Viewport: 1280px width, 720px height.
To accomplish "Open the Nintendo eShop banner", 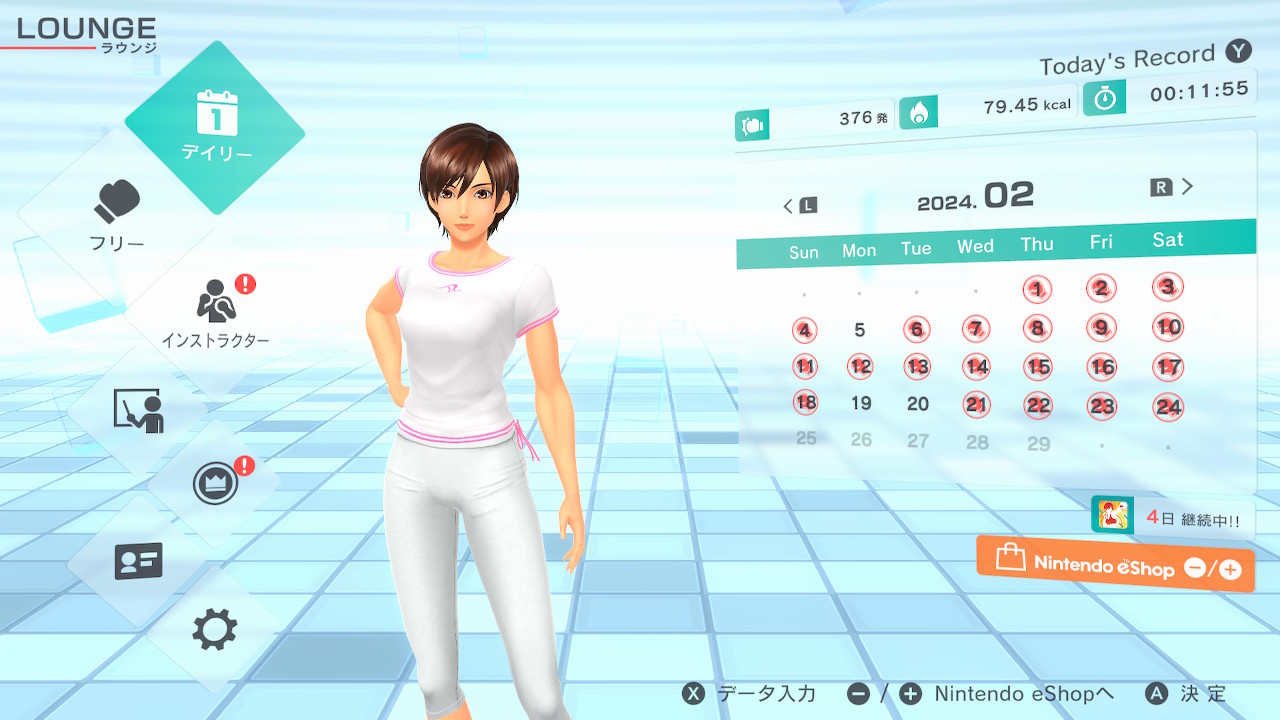I will pos(1115,565).
